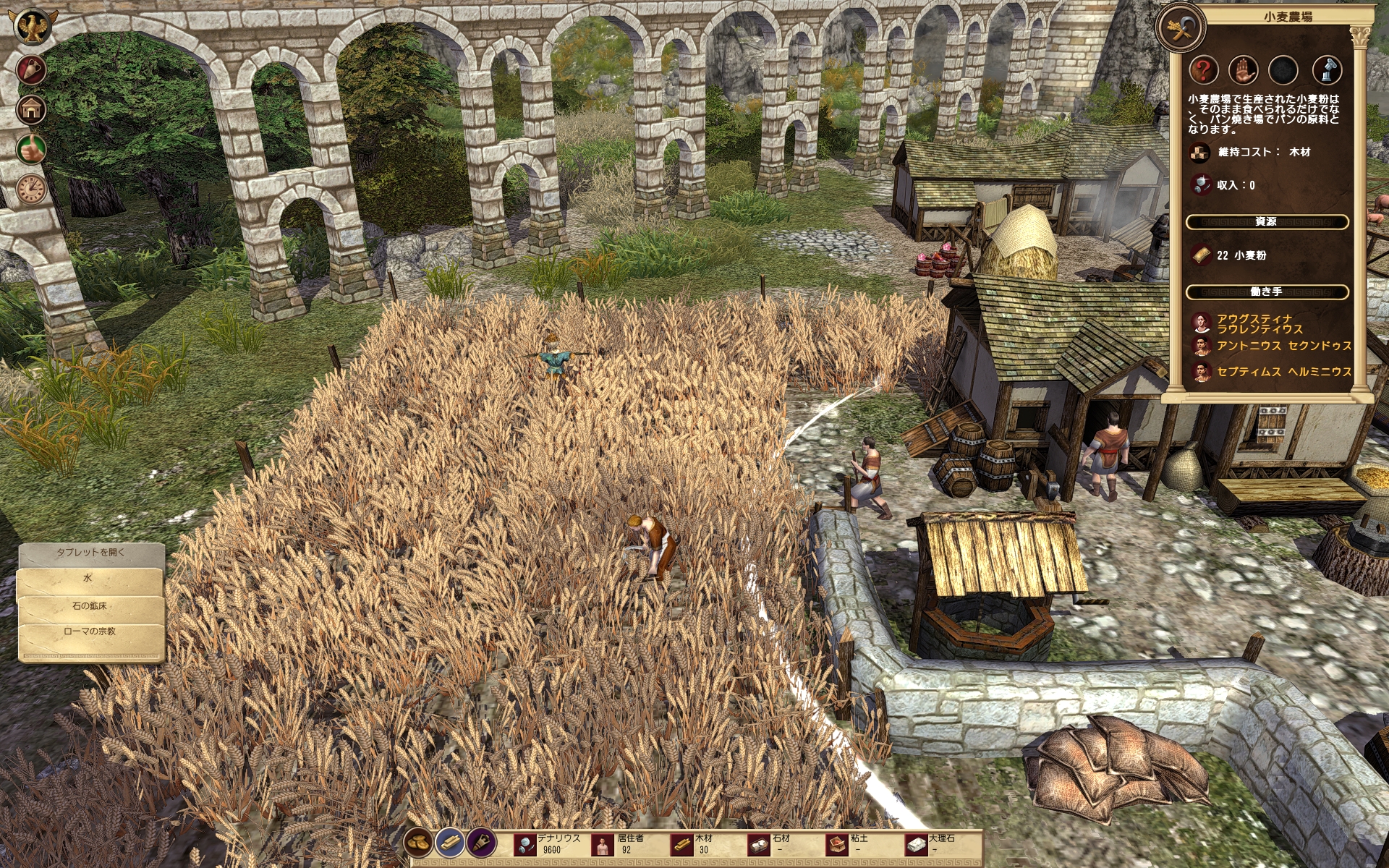Select worker アウグスティナ ラウレンティウス
Viewport: 1389px width, 868px height.
[x=1259, y=323]
